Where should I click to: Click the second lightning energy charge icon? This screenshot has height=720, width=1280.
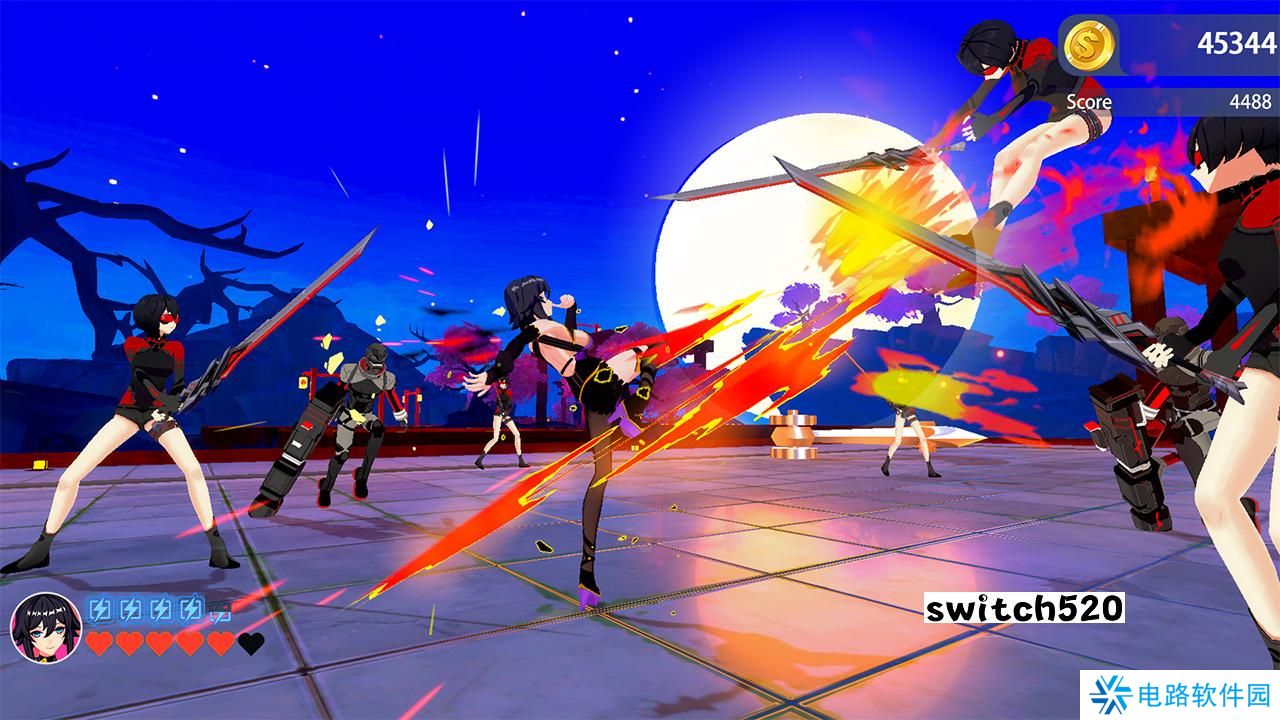tap(131, 609)
